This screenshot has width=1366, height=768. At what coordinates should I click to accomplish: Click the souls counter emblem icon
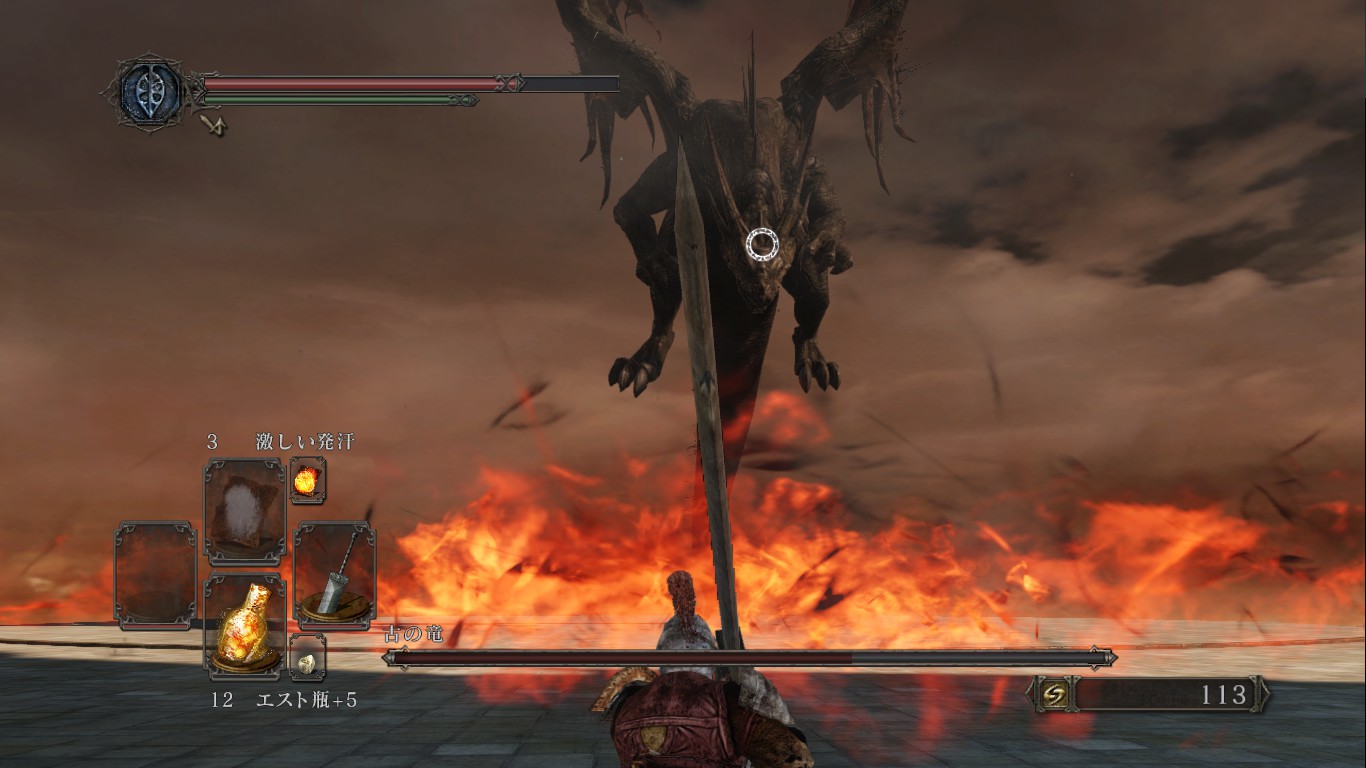[1056, 694]
